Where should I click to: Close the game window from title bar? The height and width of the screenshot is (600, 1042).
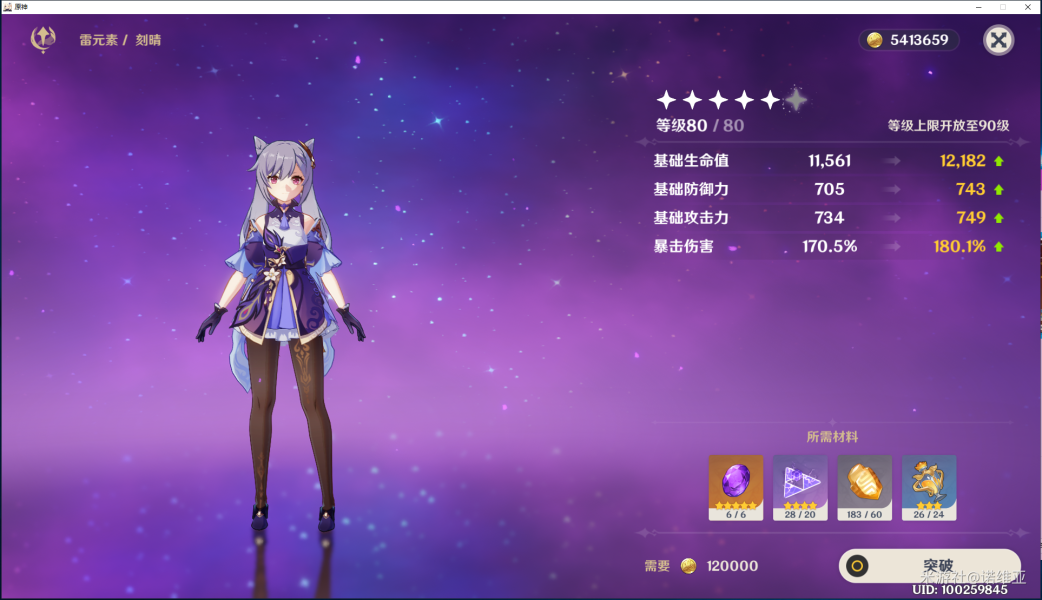coord(1028,6)
